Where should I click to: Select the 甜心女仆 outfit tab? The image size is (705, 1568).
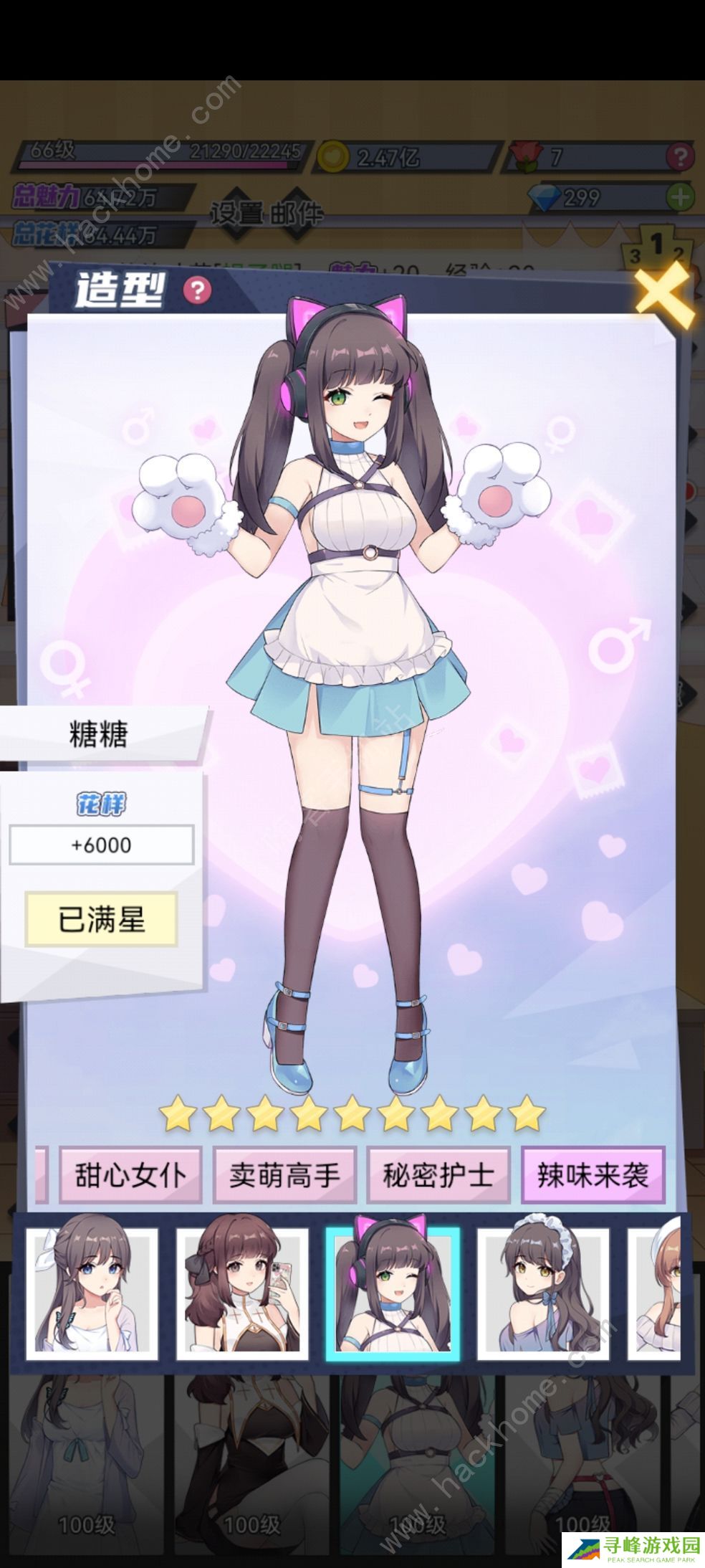pyautogui.click(x=130, y=1175)
